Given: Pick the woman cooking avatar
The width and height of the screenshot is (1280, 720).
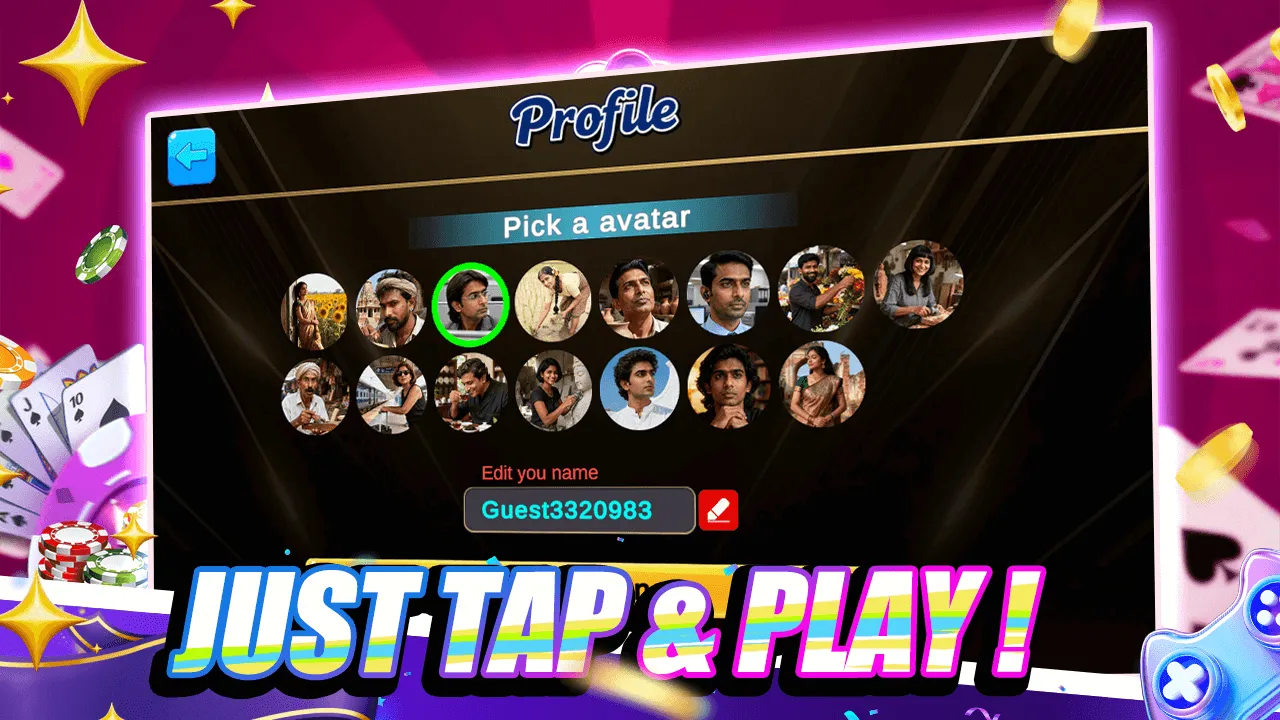Looking at the screenshot, I should pos(552,298).
